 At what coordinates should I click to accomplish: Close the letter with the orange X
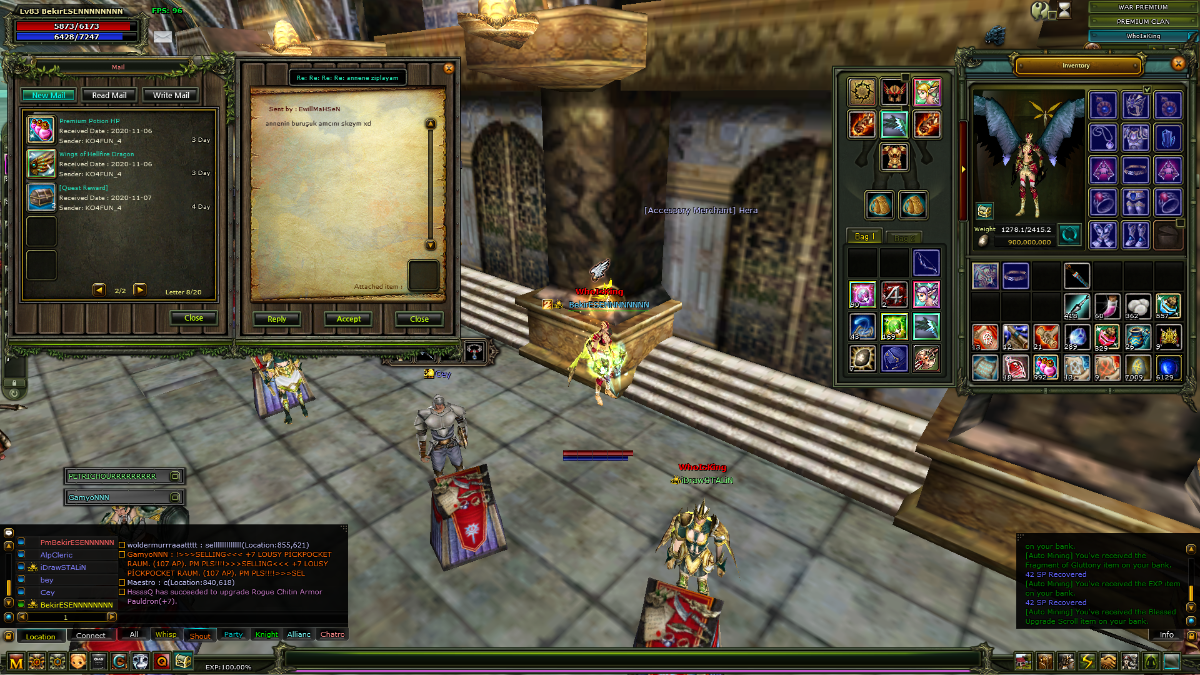(449, 68)
